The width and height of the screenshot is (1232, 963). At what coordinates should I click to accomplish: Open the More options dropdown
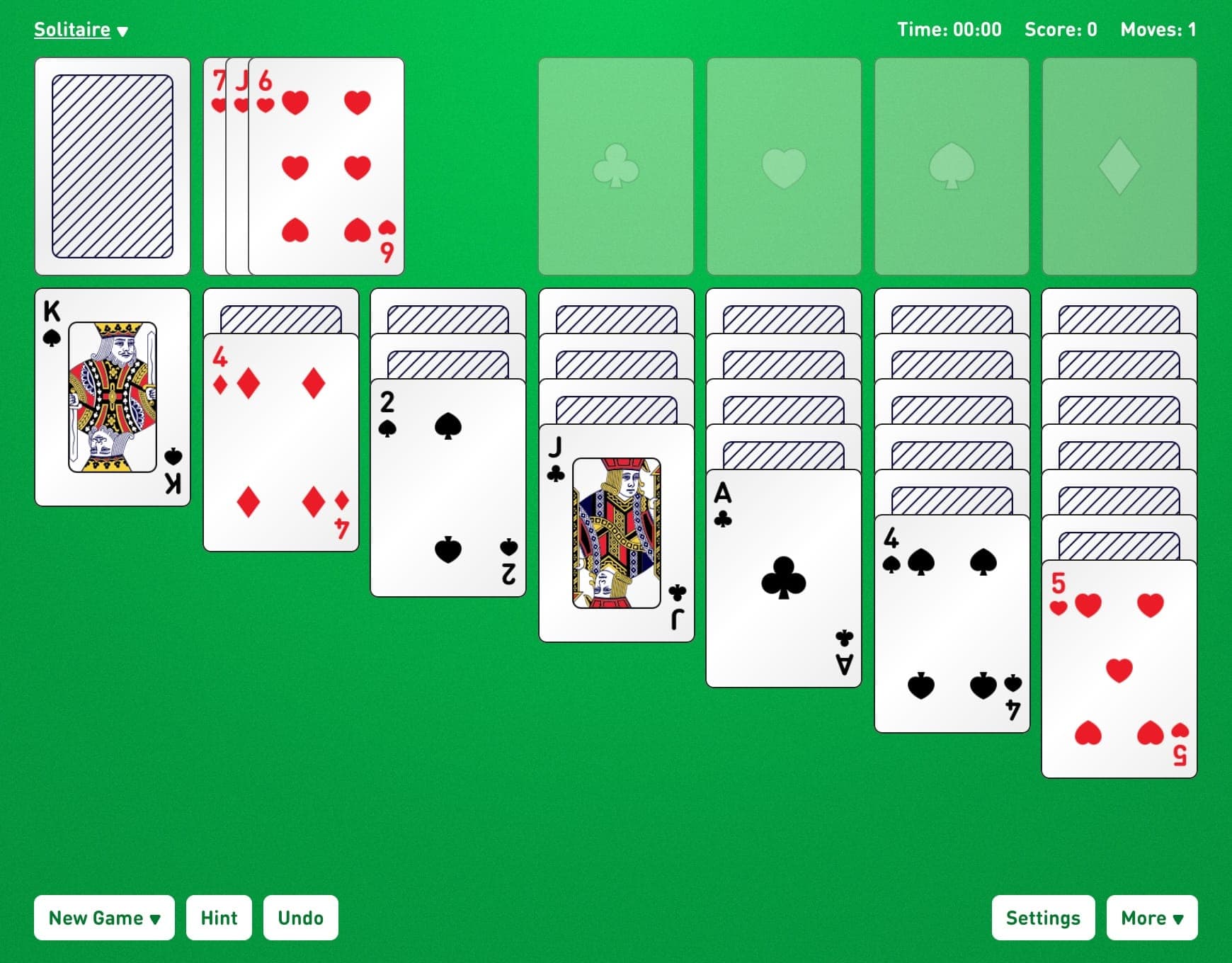tap(1151, 917)
